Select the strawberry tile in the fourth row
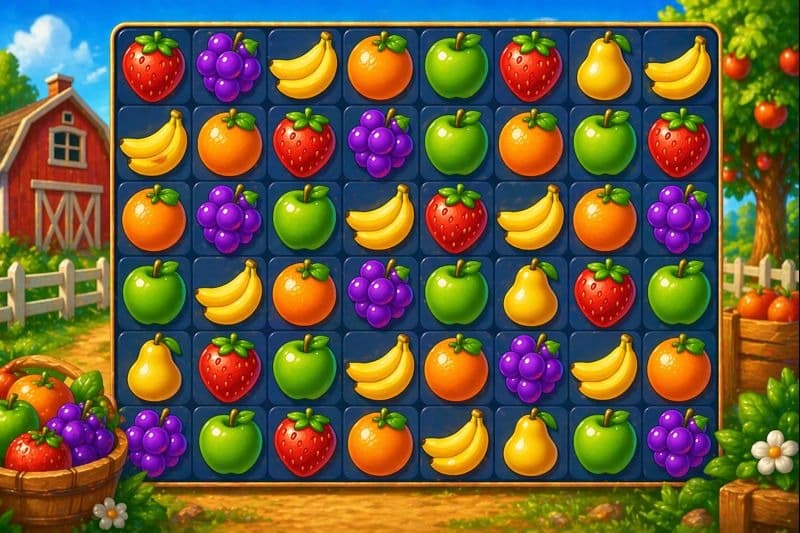Screen dimensions: 800x533 coord(605,293)
